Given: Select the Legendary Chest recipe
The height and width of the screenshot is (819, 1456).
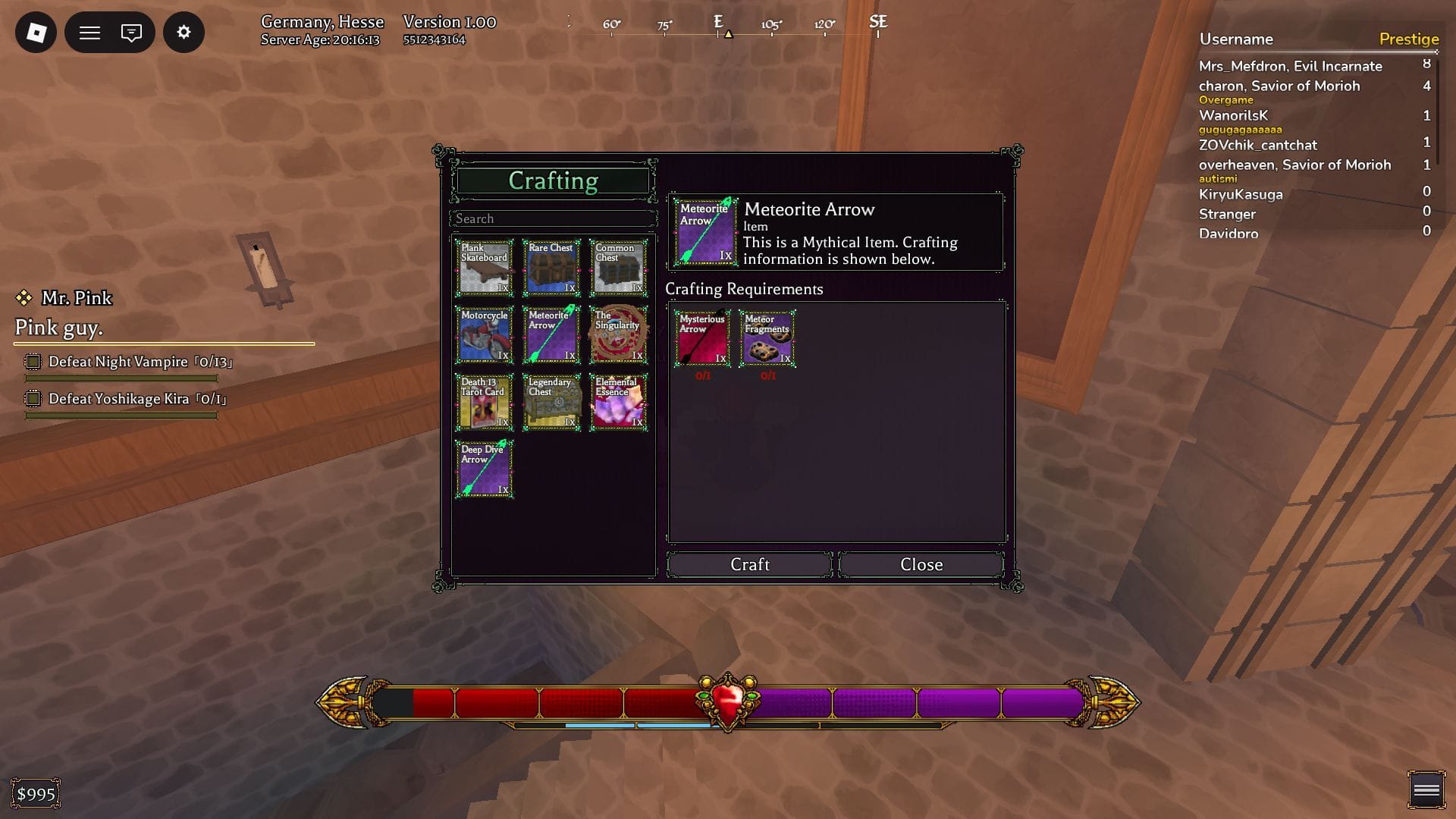Looking at the screenshot, I should (551, 402).
